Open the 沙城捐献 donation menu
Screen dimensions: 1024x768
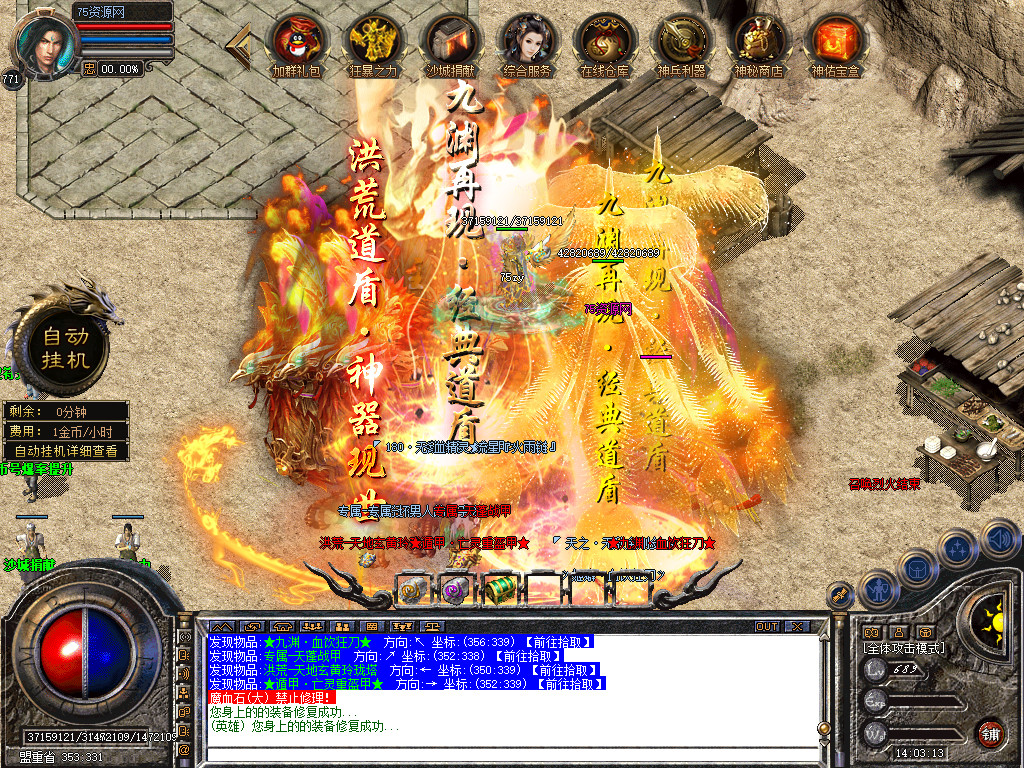click(451, 41)
